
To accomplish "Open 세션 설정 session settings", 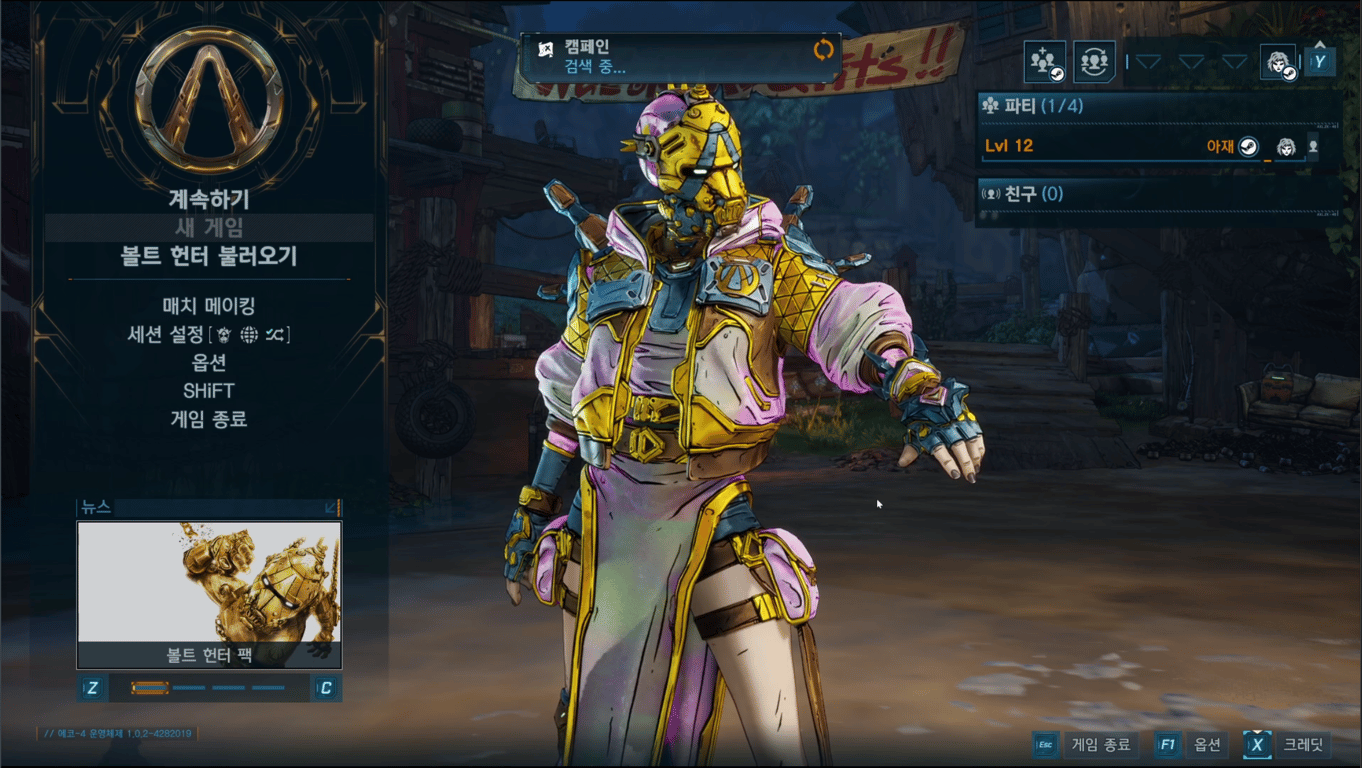I will click(208, 334).
